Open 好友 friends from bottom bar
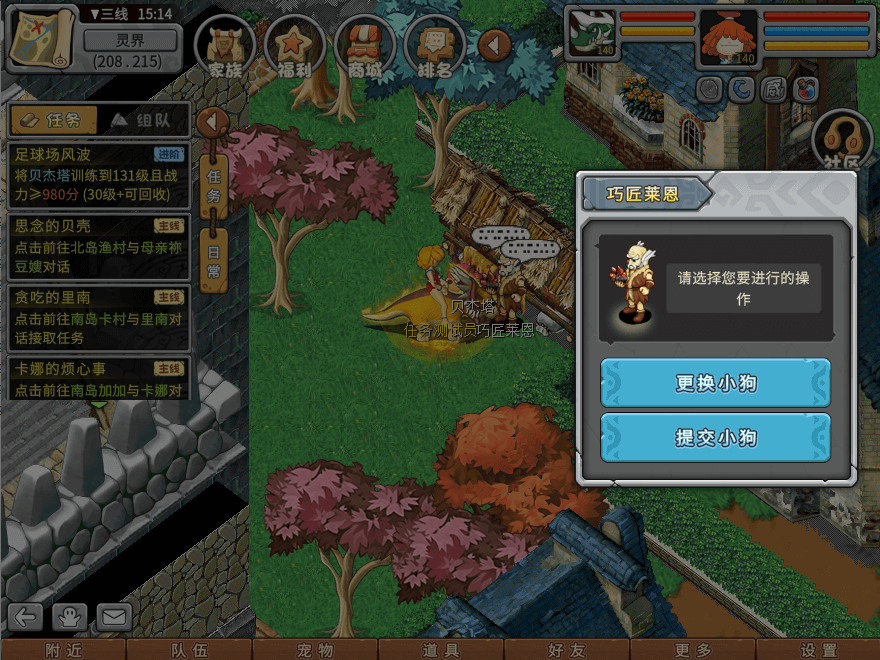 (567, 650)
